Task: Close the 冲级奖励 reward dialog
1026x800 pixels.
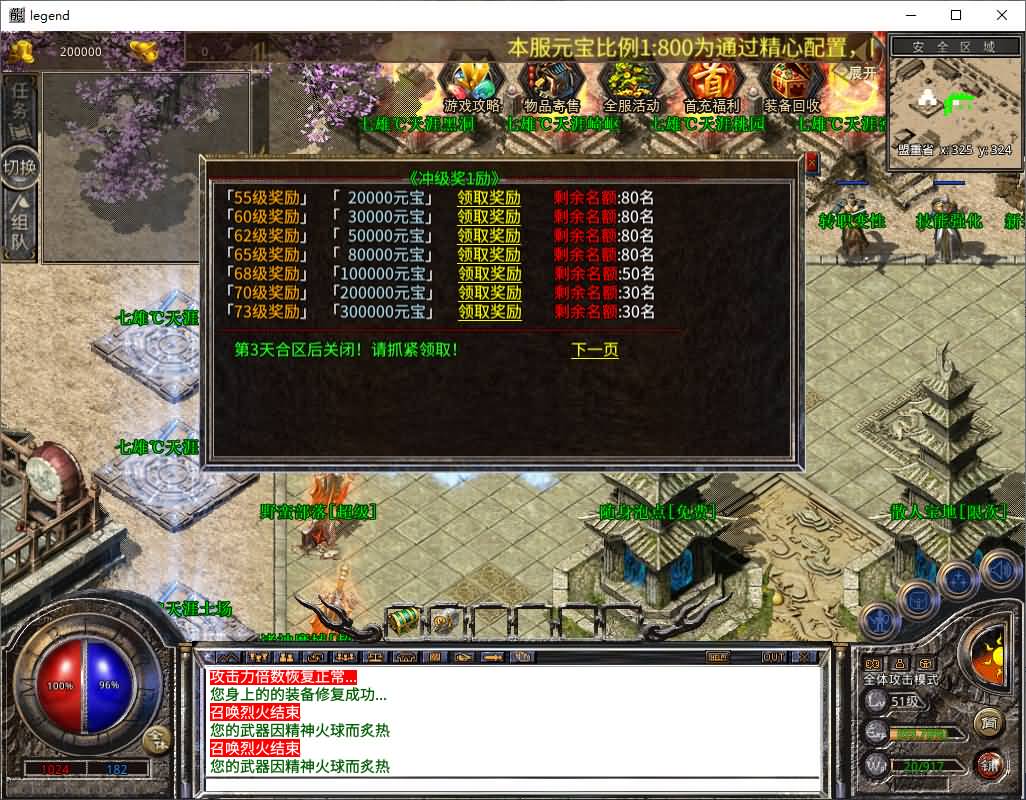Action: tap(811, 162)
